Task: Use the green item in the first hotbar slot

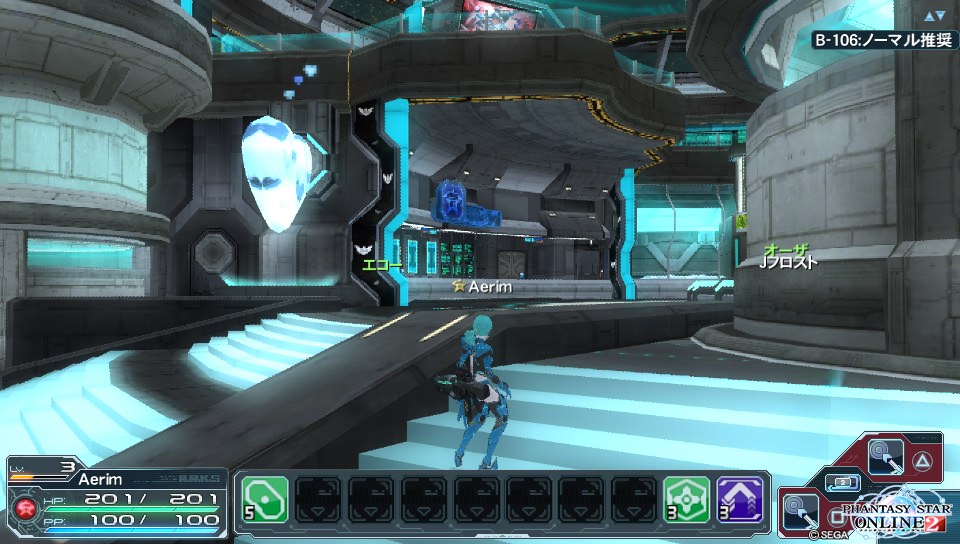Action: (x=265, y=499)
